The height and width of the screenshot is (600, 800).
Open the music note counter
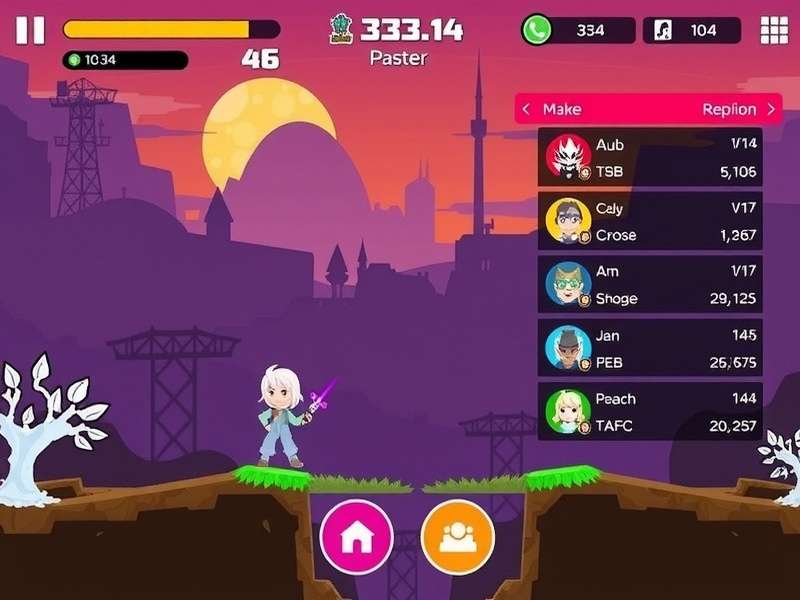[691, 30]
